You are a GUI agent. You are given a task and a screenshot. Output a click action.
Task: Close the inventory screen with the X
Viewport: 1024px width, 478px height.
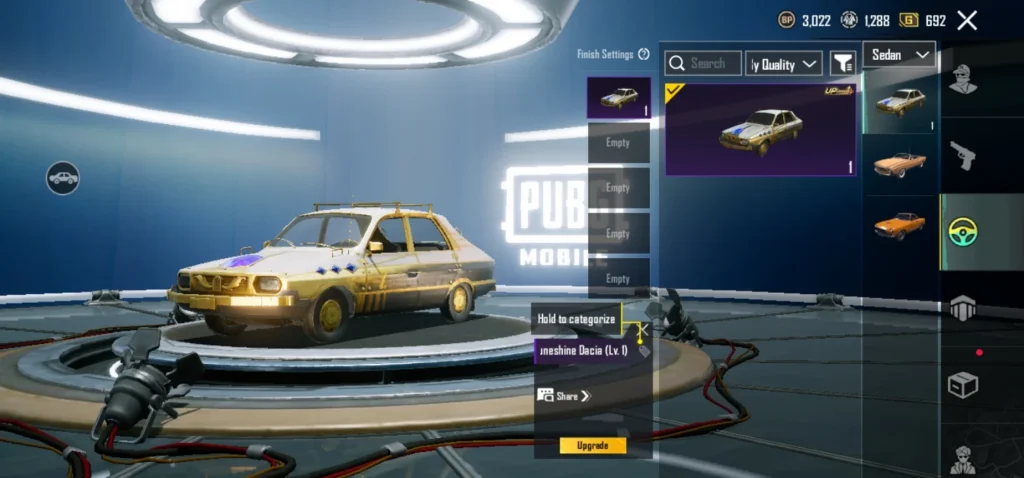coord(967,20)
